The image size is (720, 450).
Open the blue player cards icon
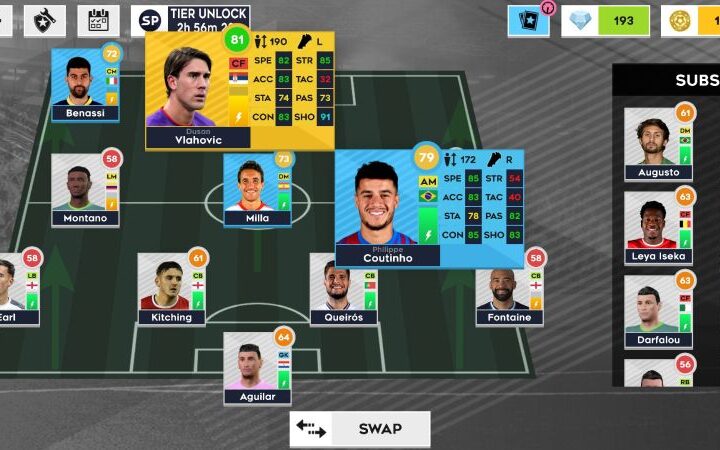click(528, 20)
